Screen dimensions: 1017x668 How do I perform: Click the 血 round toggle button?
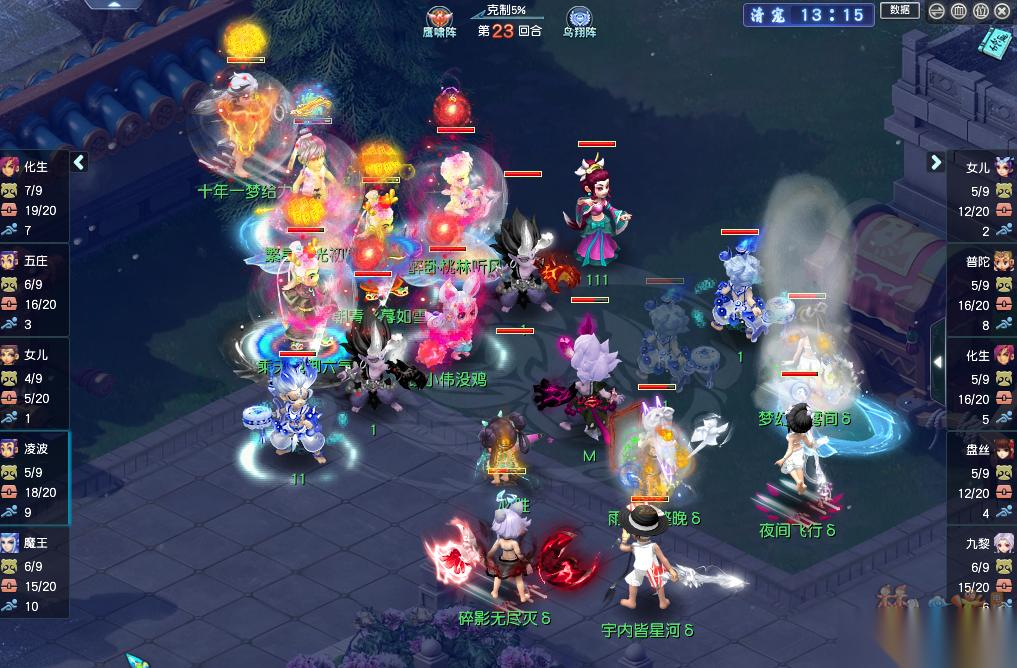(x=958, y=12)
